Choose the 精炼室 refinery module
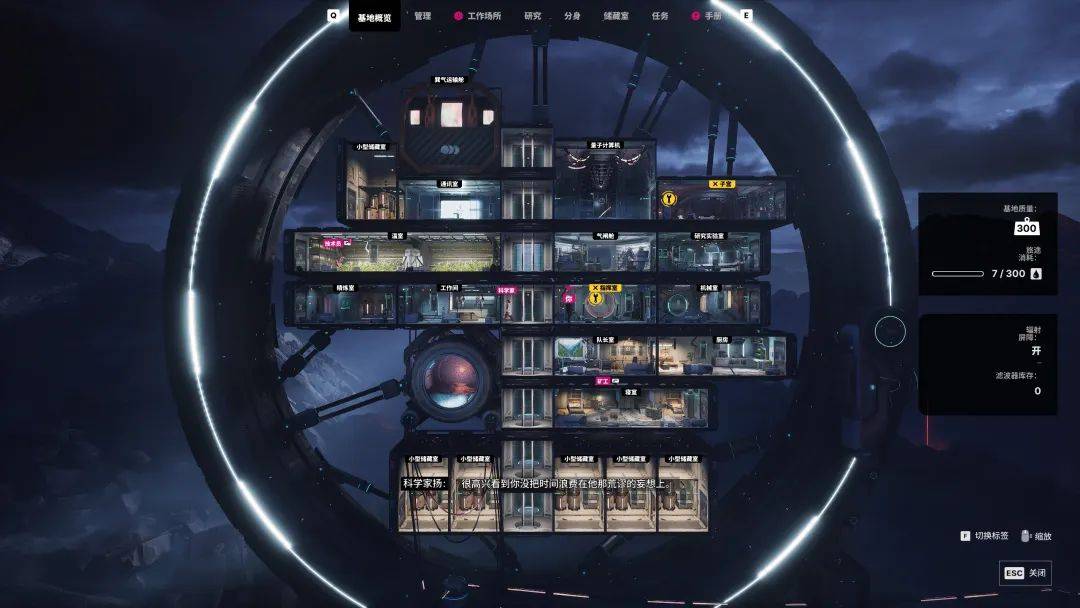Screen dimensions: 1080x608 345,306
